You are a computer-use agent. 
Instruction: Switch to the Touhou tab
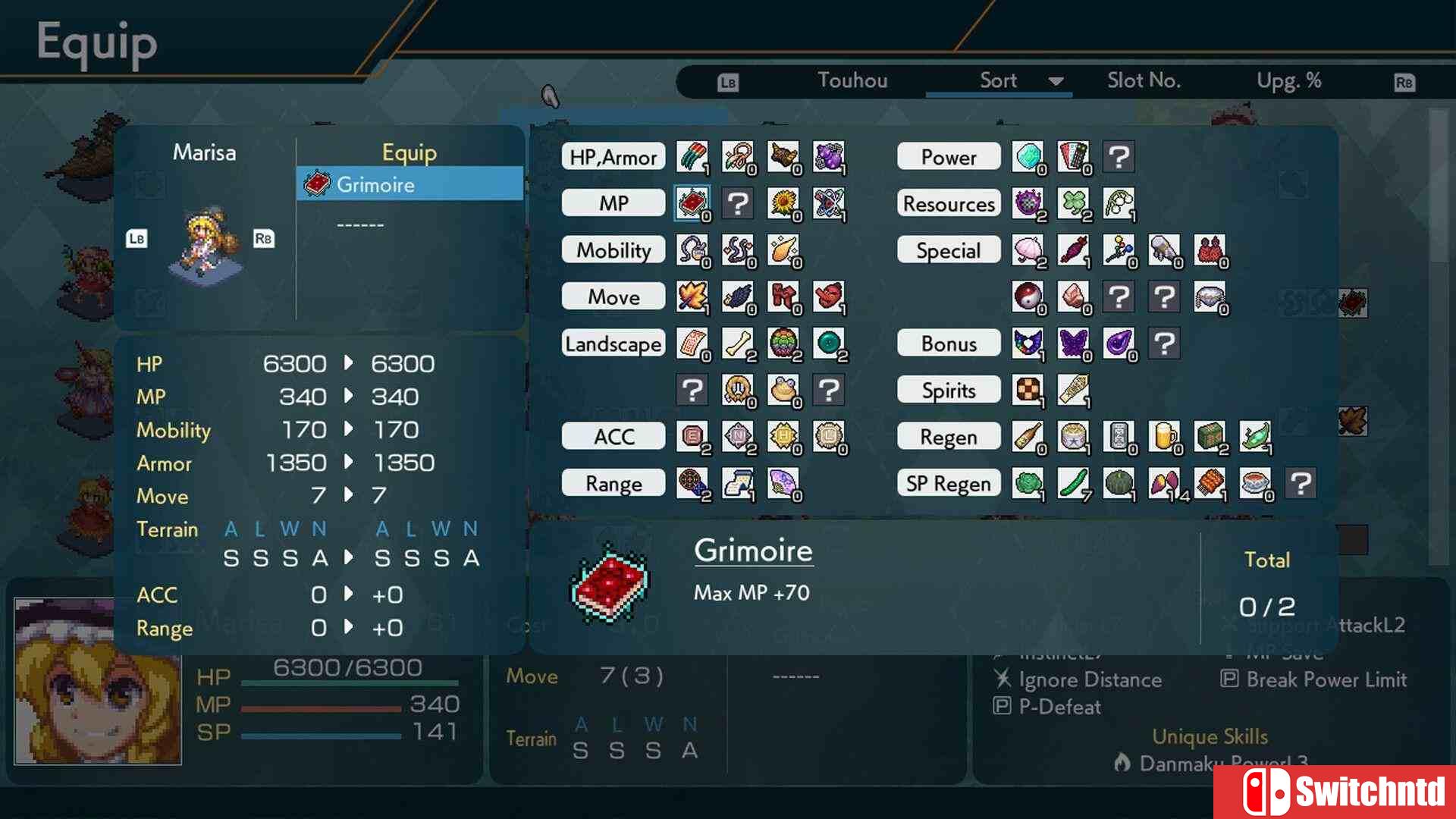point(852,80)
